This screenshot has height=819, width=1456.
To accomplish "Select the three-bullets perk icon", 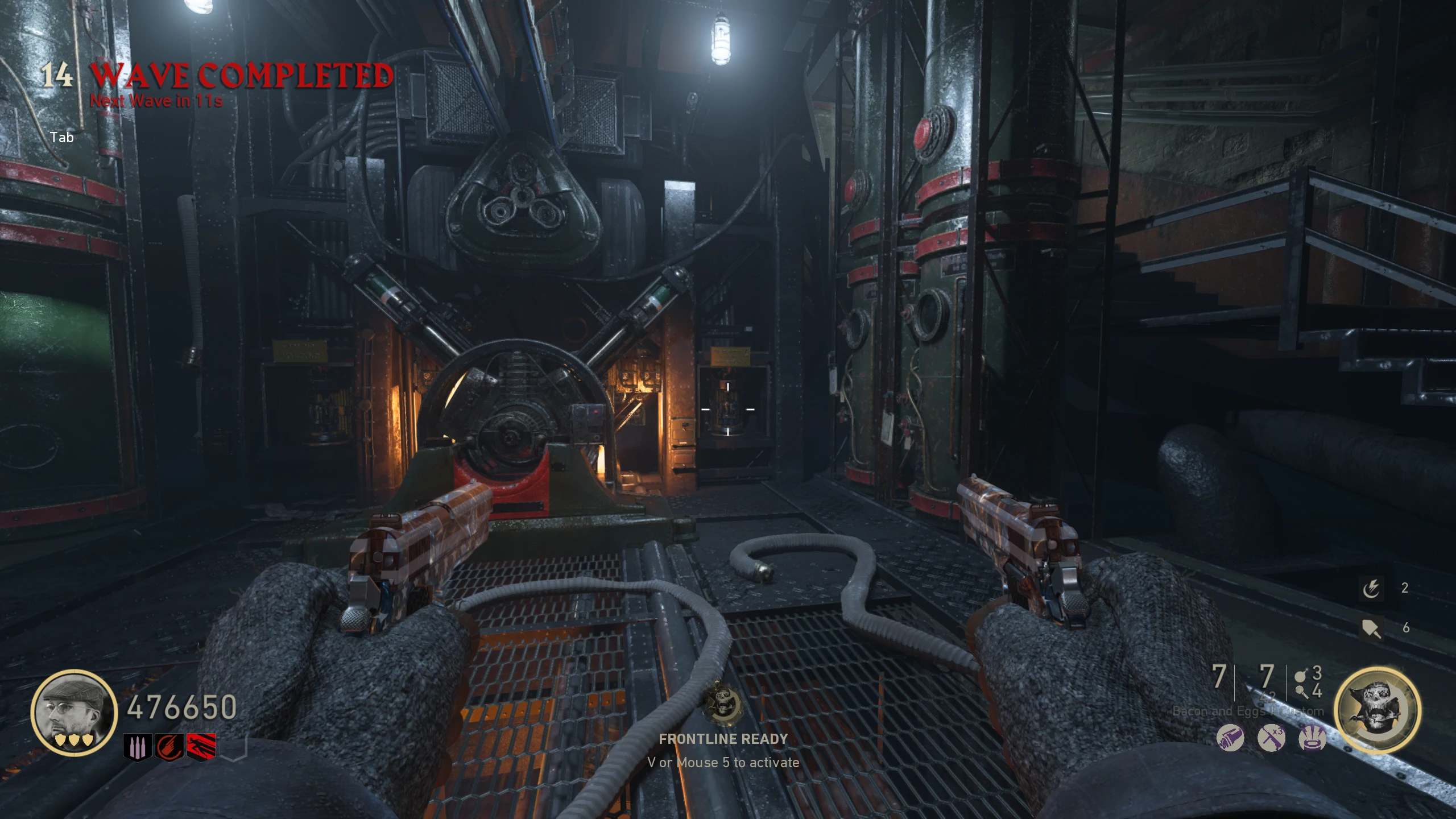I will pos(137,746).
